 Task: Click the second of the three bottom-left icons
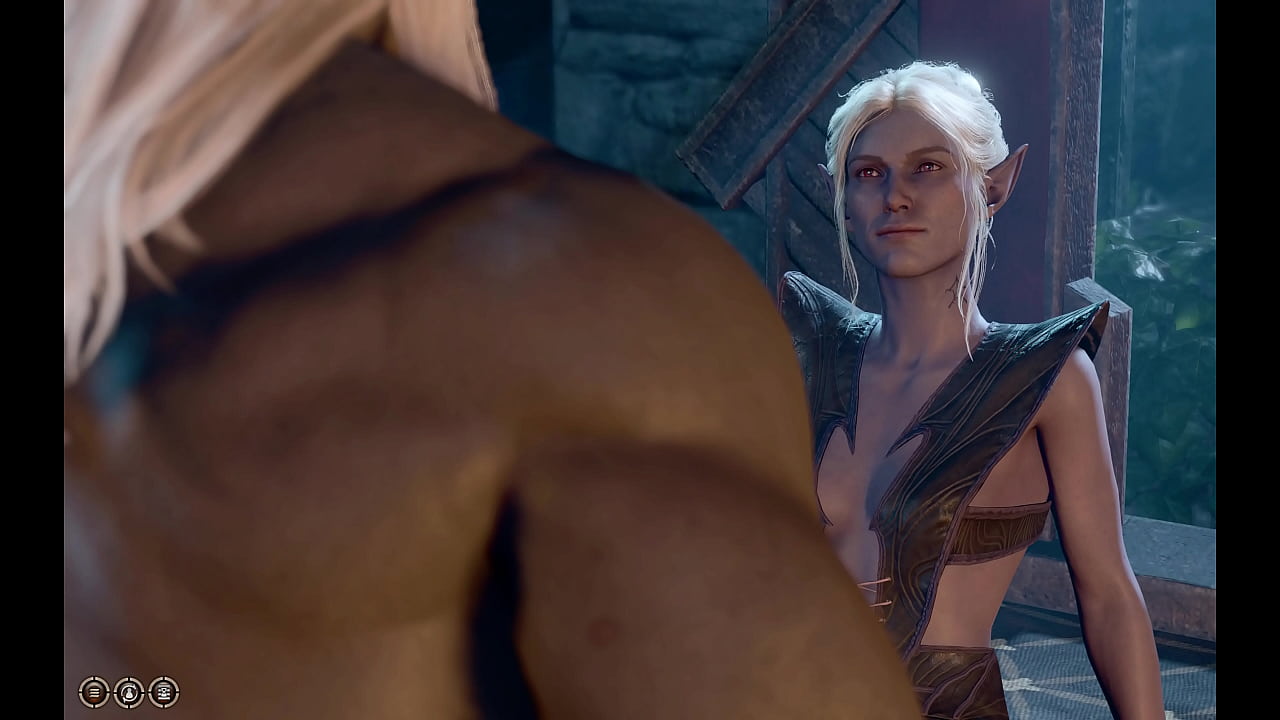pos(129,692)
